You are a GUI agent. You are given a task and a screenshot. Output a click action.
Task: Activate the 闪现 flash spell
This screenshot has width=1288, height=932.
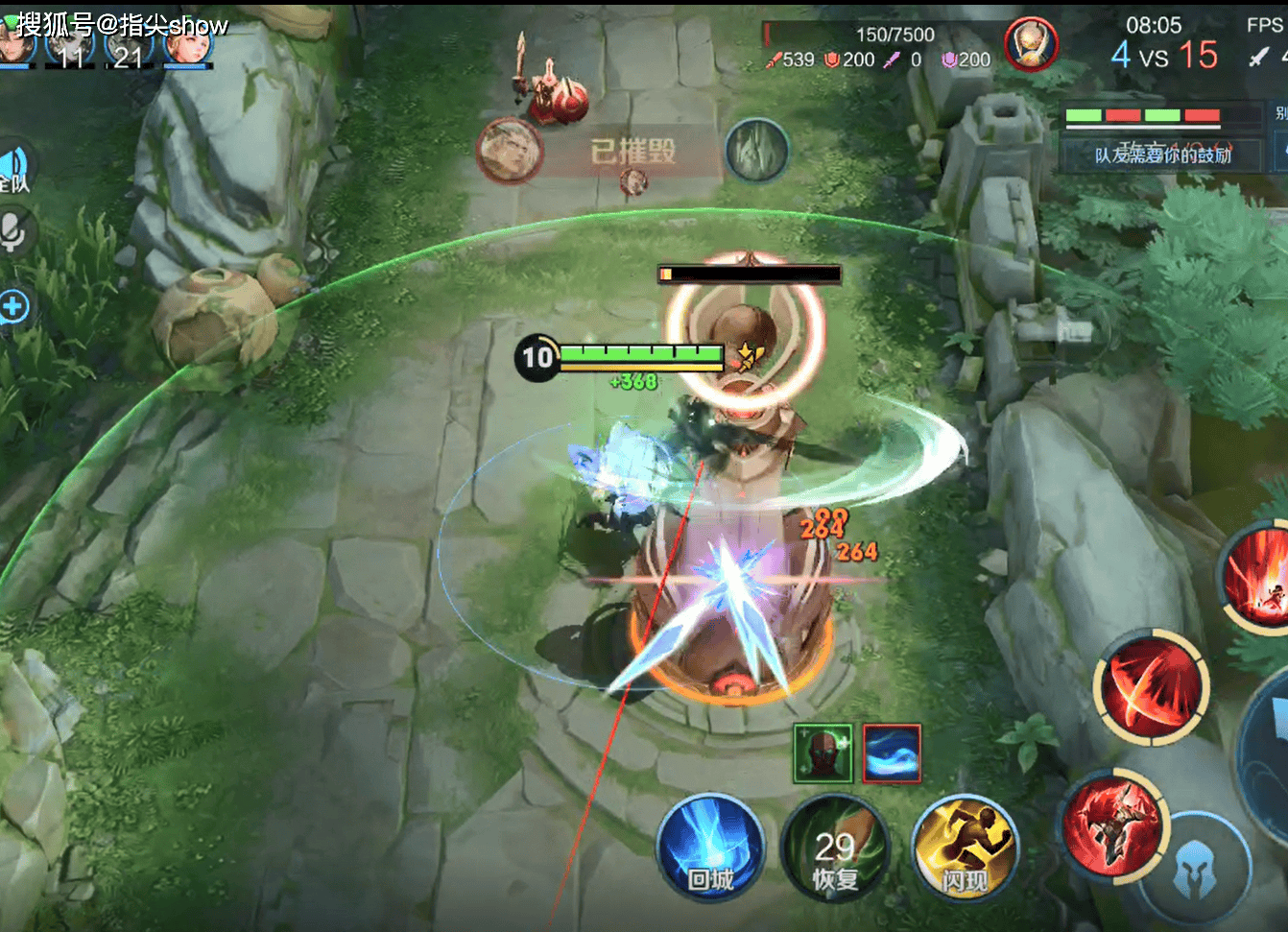[964, 848]
